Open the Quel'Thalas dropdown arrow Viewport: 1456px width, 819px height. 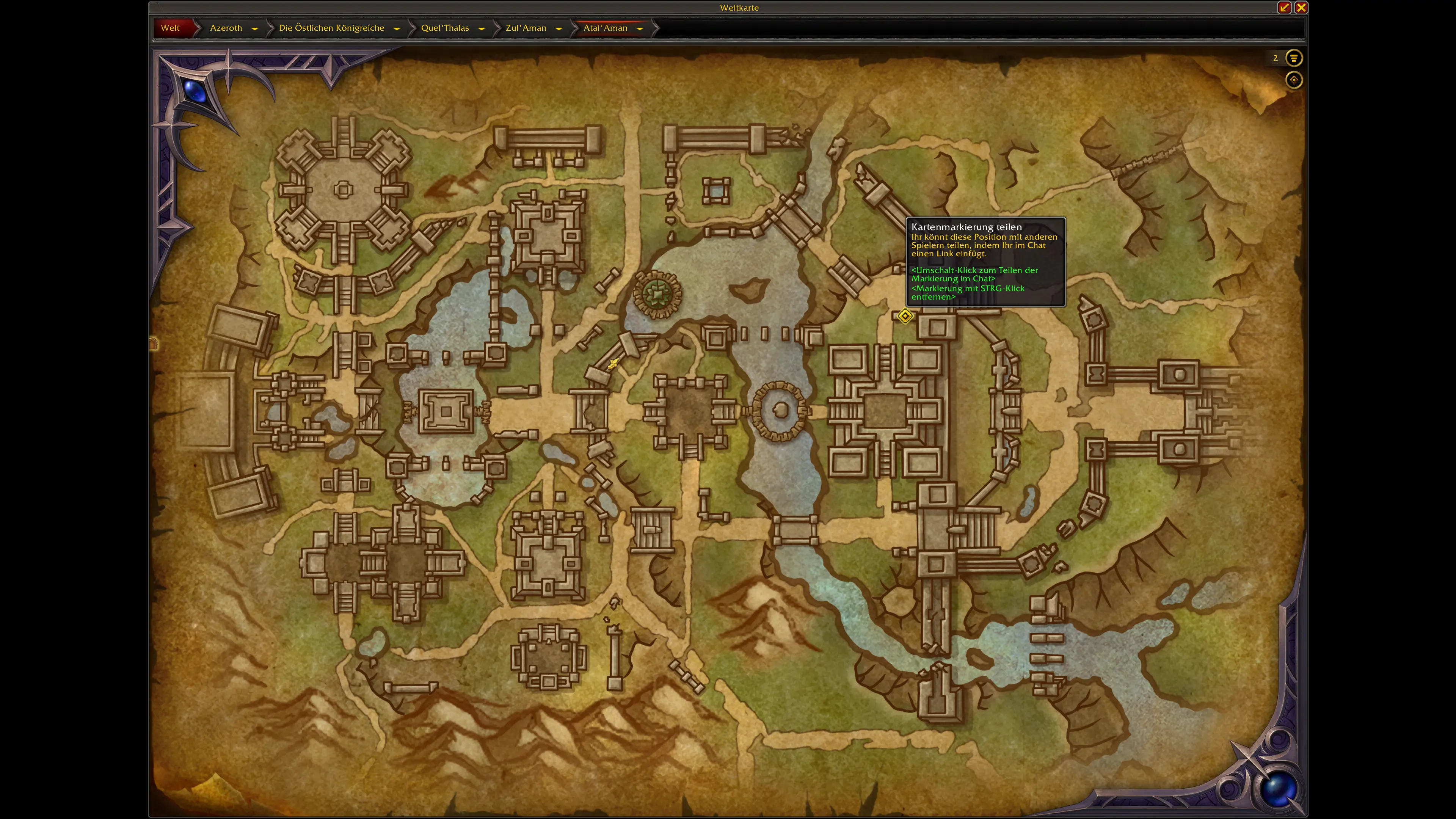point(482,28)
